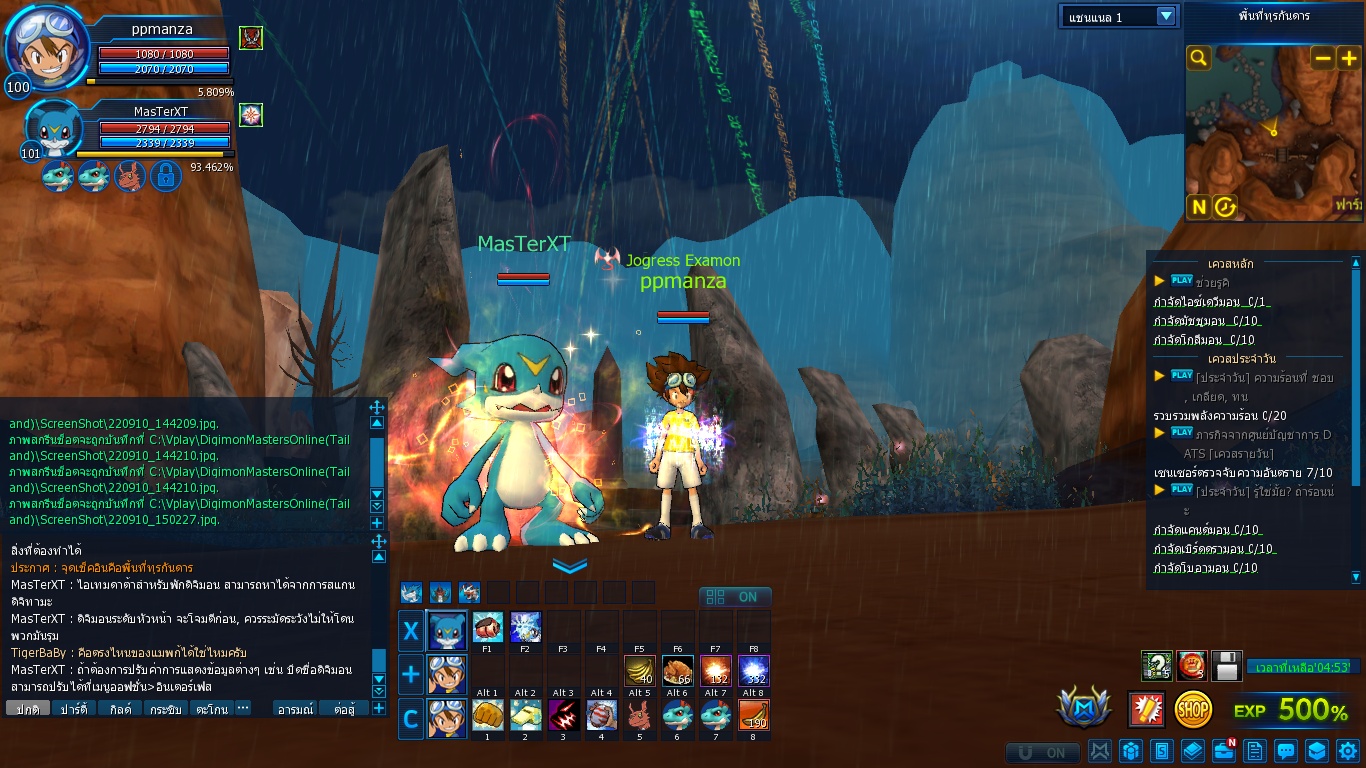
Task: Click the minimap magnifier search button
Action: pyautogui.click(x=1199, y=58)
